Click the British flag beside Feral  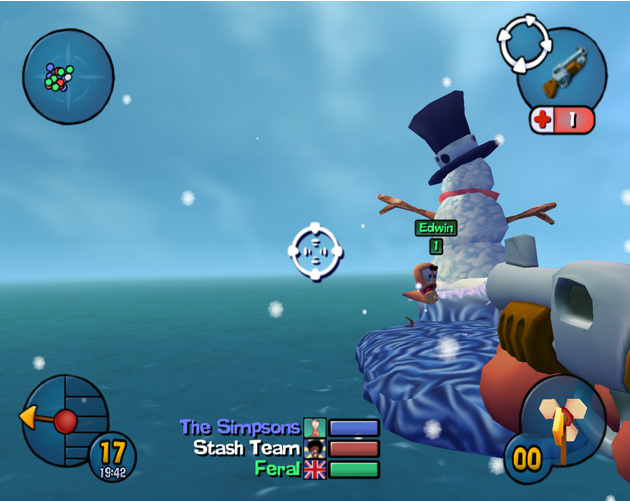(x=315, y=469)
